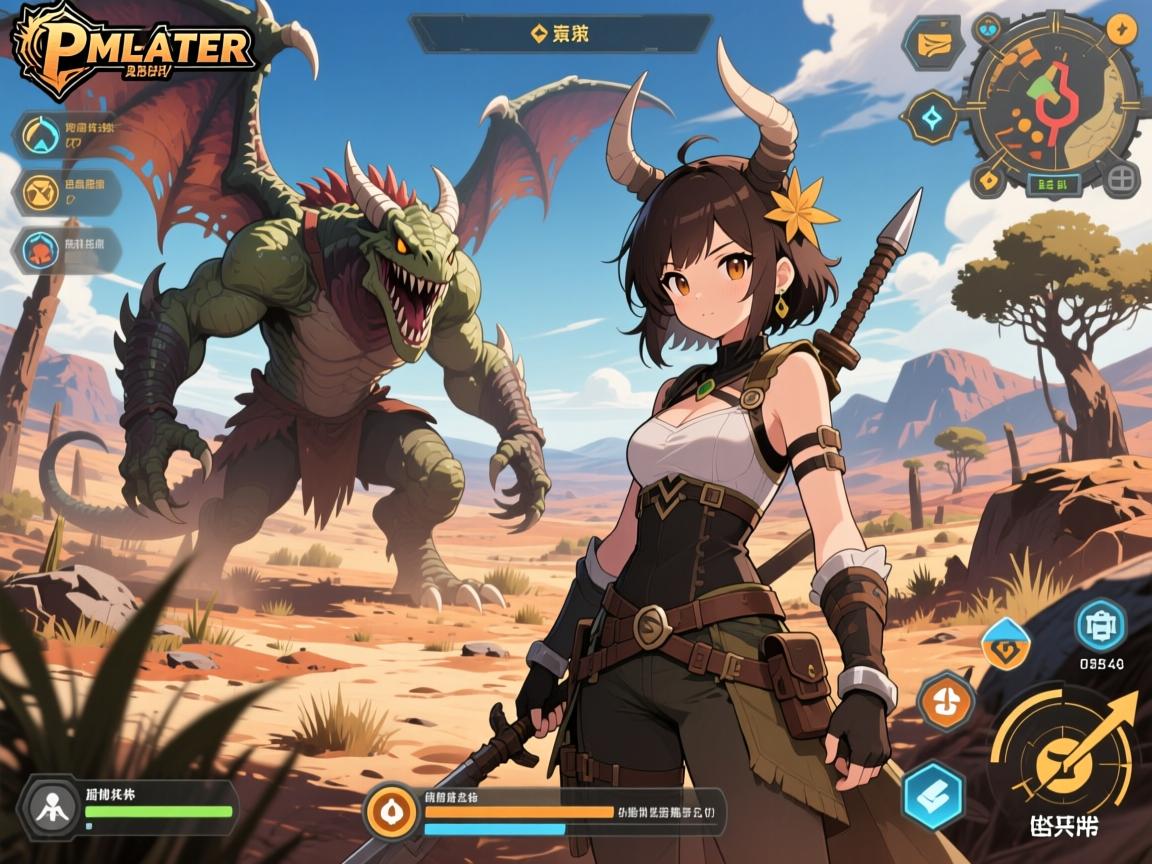Click the orange star button on minimap

point(1121,28)
